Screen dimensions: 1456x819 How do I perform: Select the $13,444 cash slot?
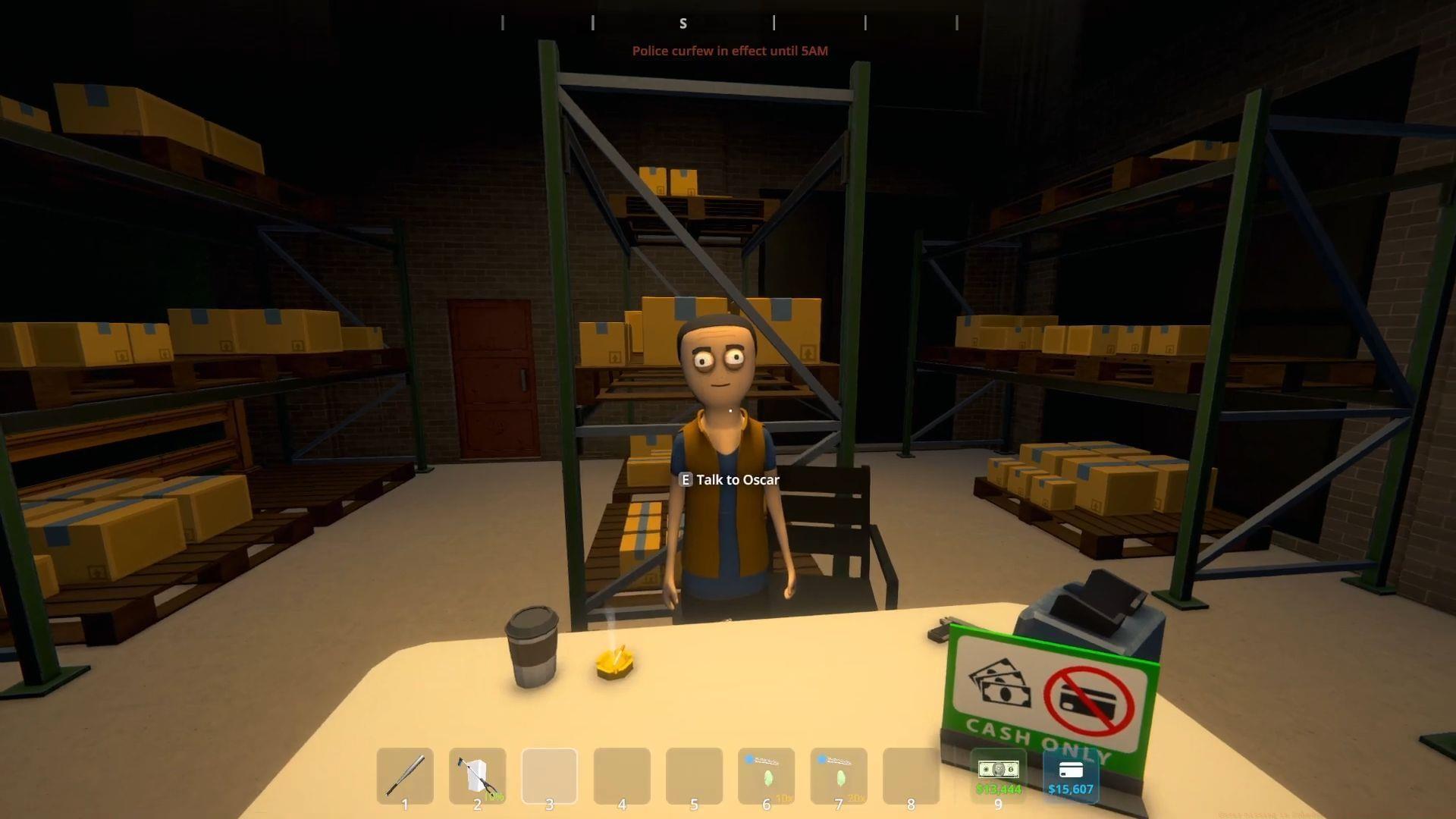998,776
